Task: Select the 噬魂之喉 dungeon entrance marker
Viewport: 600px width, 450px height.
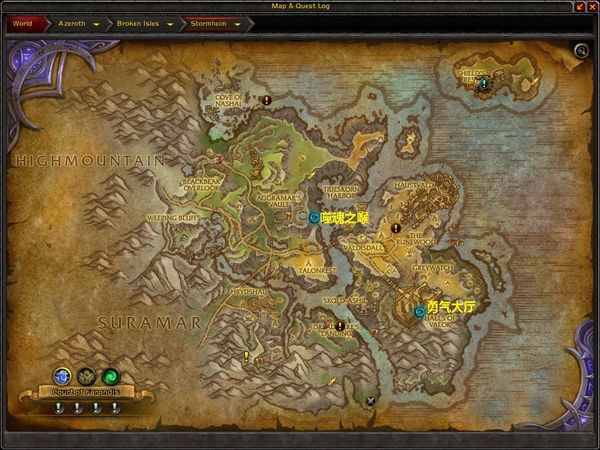Action: coord(314,216)
